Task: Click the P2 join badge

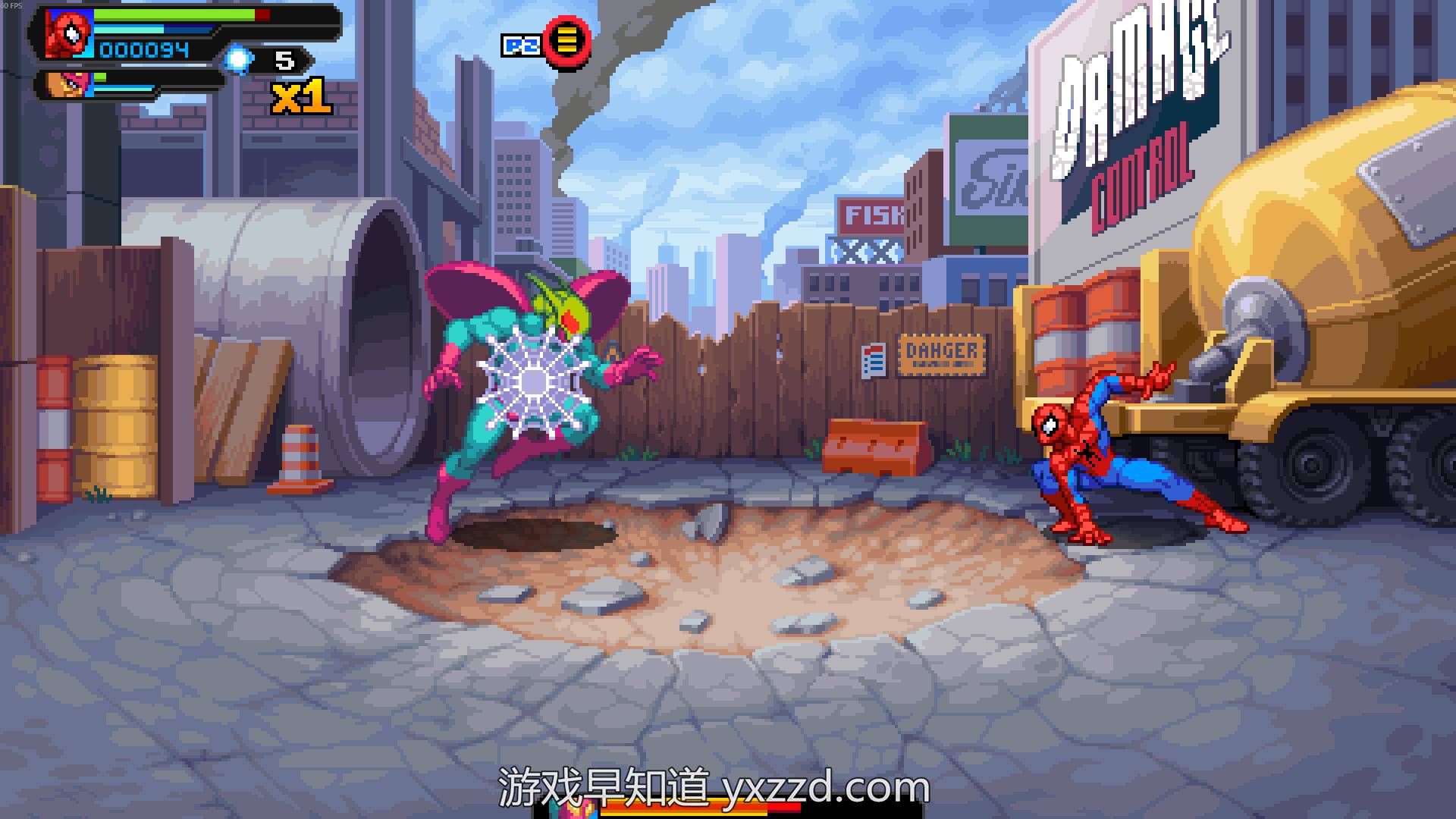Action: click(522, 45)
